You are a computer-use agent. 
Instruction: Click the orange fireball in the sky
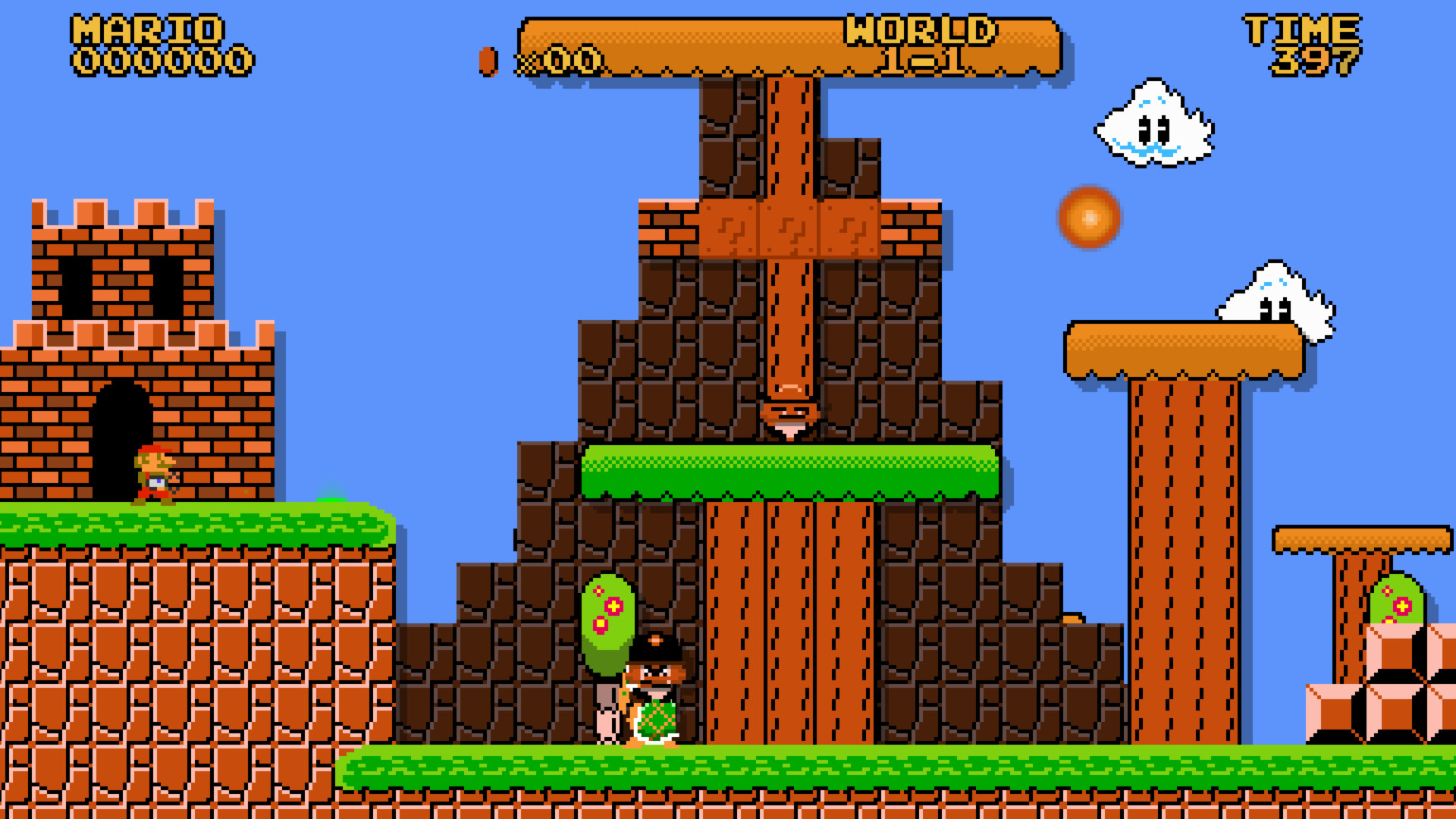click(1090, 218)
